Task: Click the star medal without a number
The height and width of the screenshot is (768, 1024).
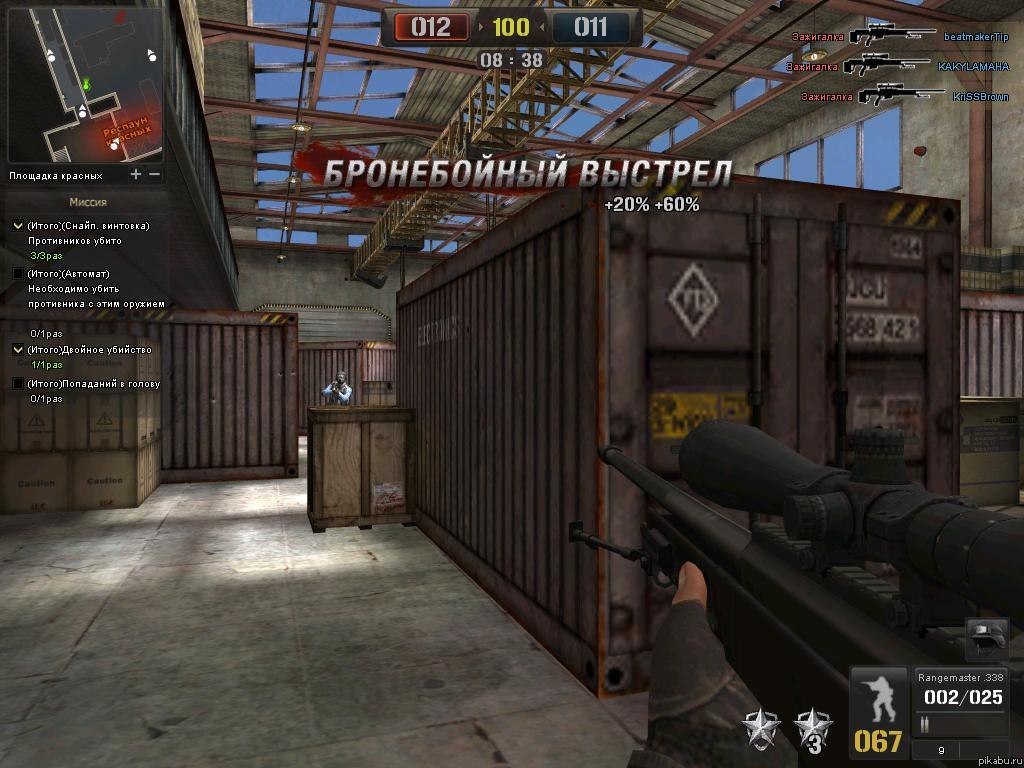Action: coord(761,731)
